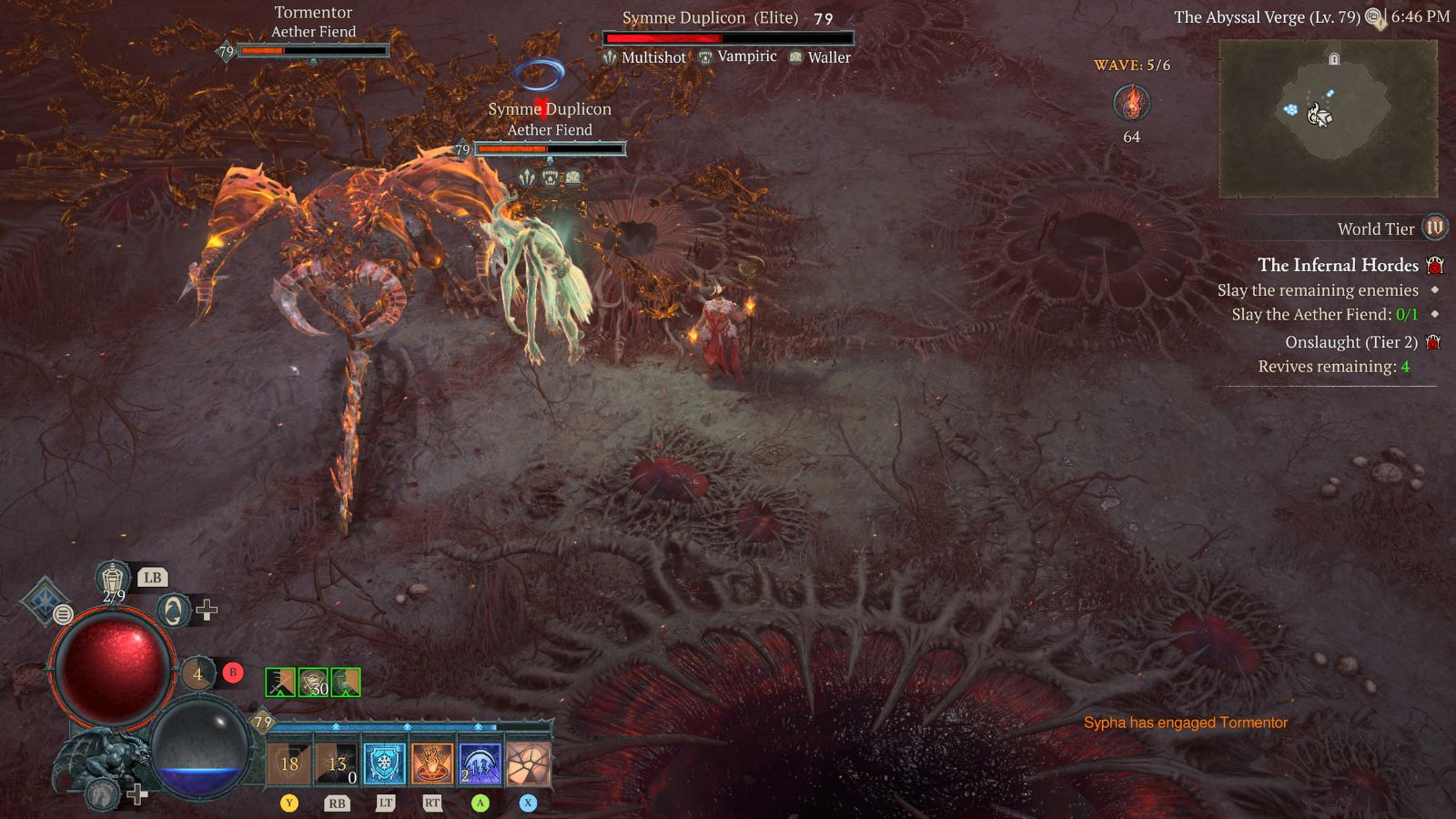Image resolution: width=1456 pixels, height=819 pixels.
Task: Select the Evade ability icon
Action: point(172,611)
